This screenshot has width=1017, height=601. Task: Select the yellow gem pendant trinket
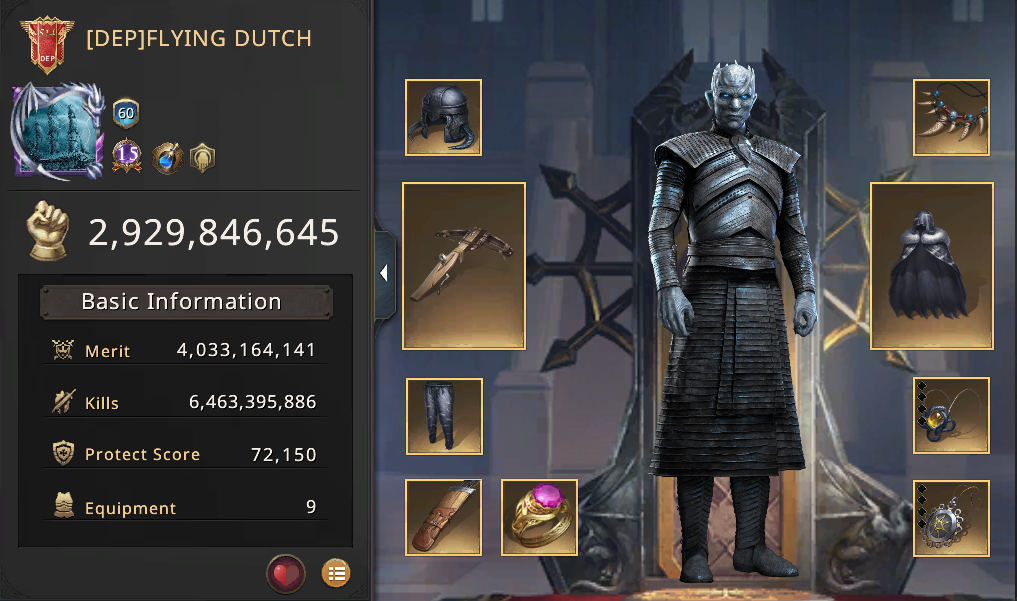(x=951, y=416)
